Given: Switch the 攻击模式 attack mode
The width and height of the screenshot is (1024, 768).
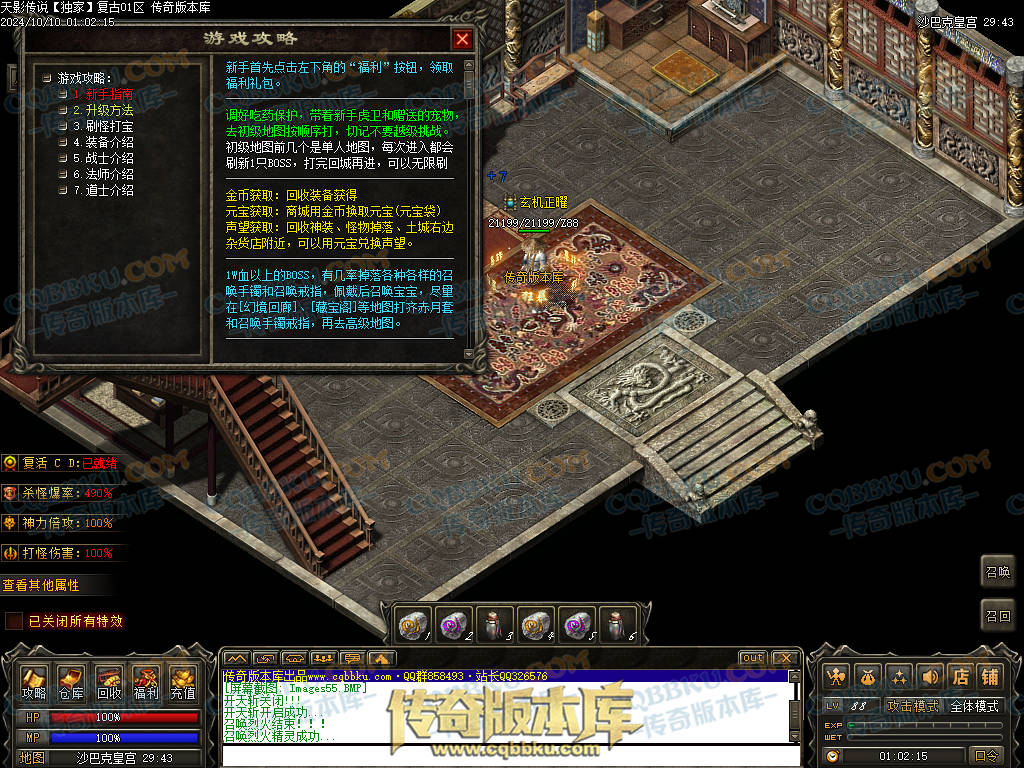Looking at the screenshot, I should pos(912,706).
